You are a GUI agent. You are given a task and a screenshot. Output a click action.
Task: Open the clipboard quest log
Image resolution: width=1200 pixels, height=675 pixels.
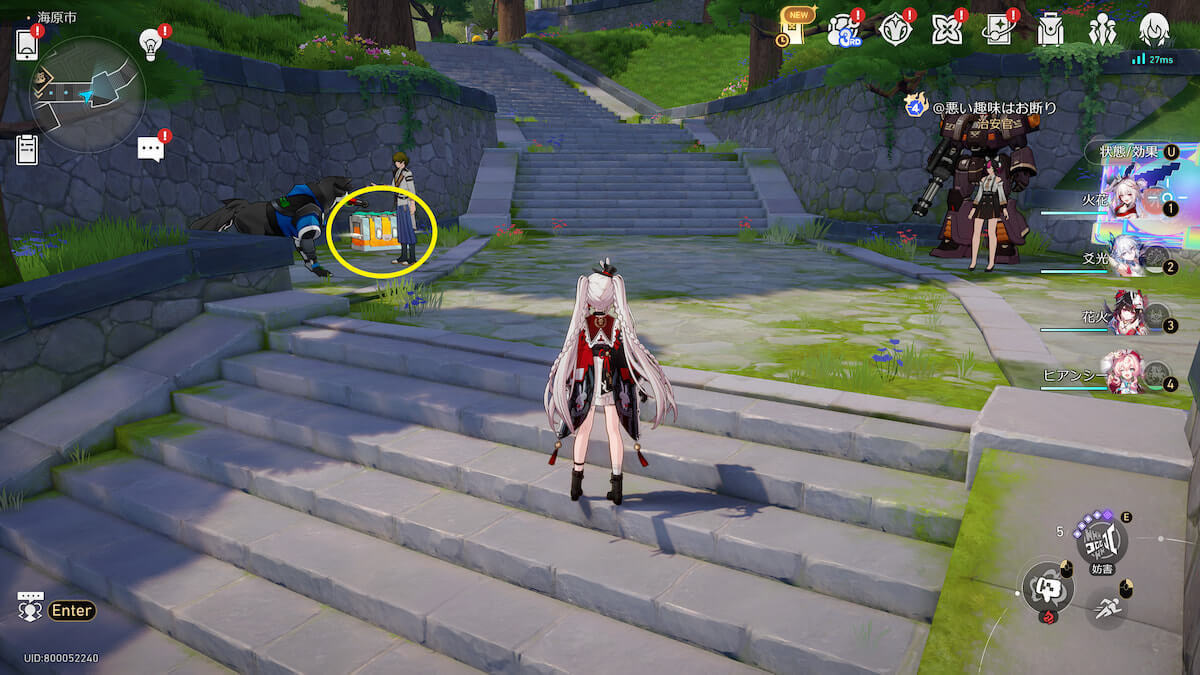[x=27, y=148]
